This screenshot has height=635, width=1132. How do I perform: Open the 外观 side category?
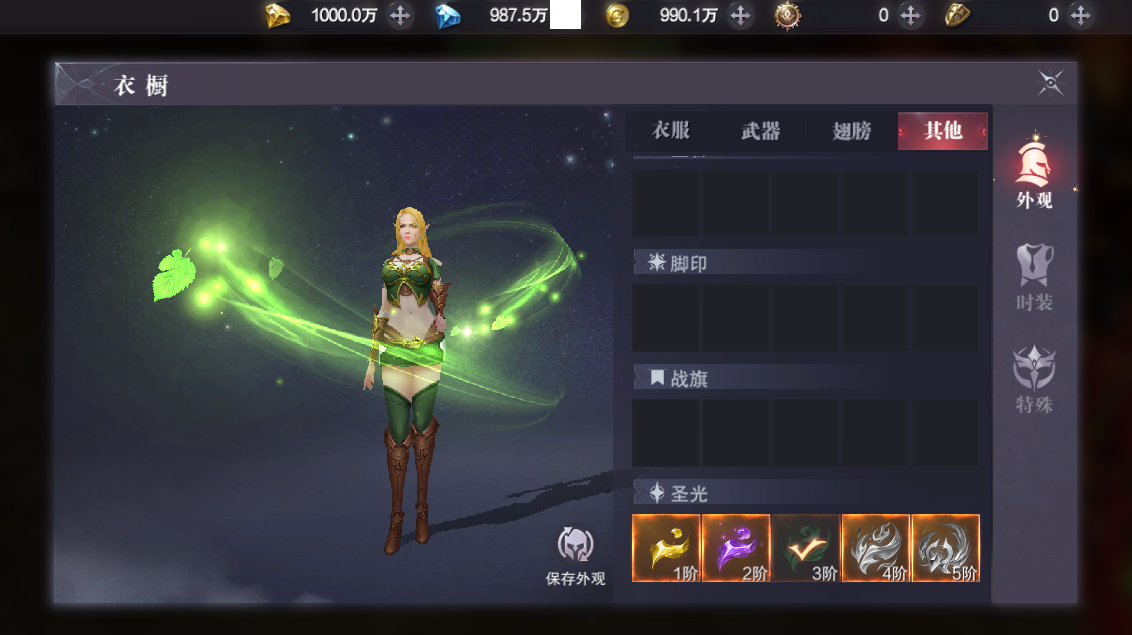click(1034, 173)
